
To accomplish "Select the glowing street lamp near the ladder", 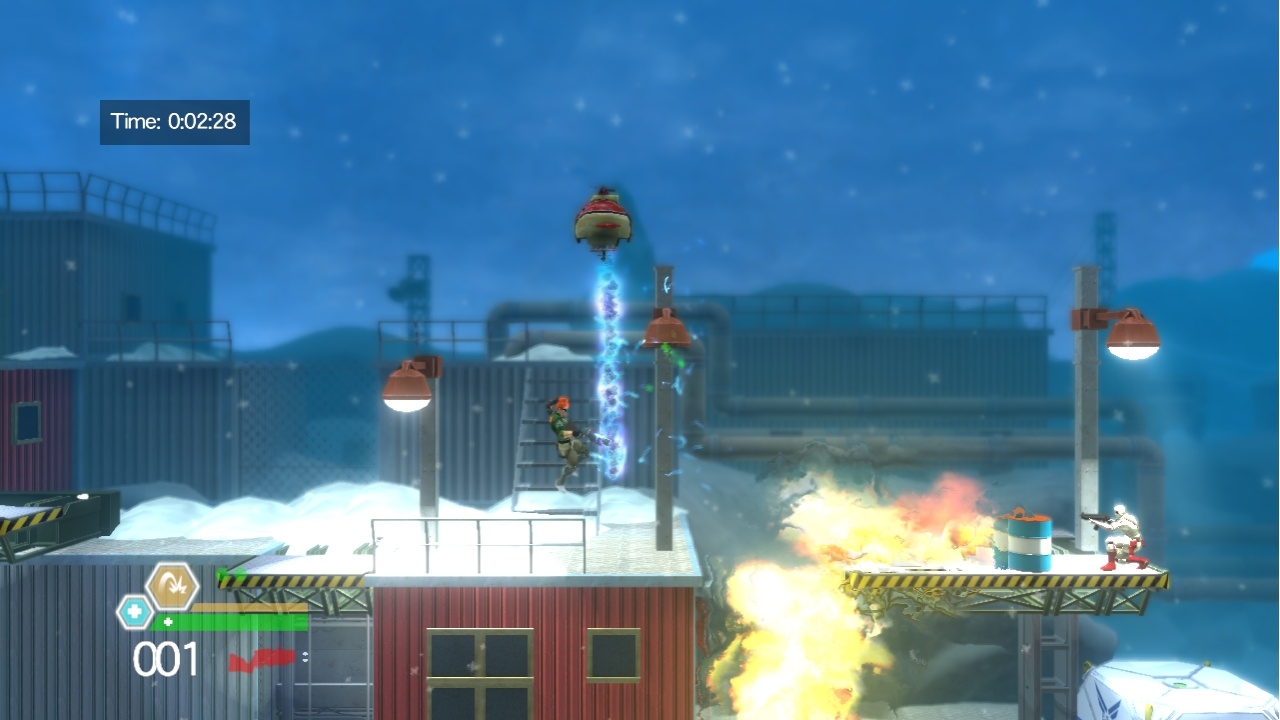I will 405,387.
